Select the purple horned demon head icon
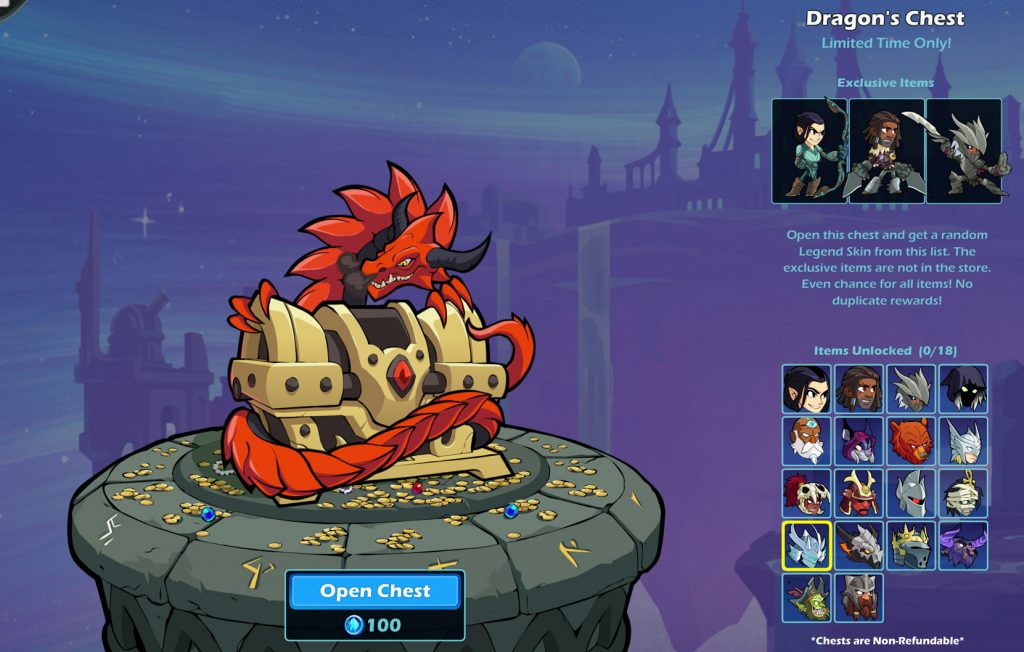The width and height of the screenshot is (1024, 652). 963,546
